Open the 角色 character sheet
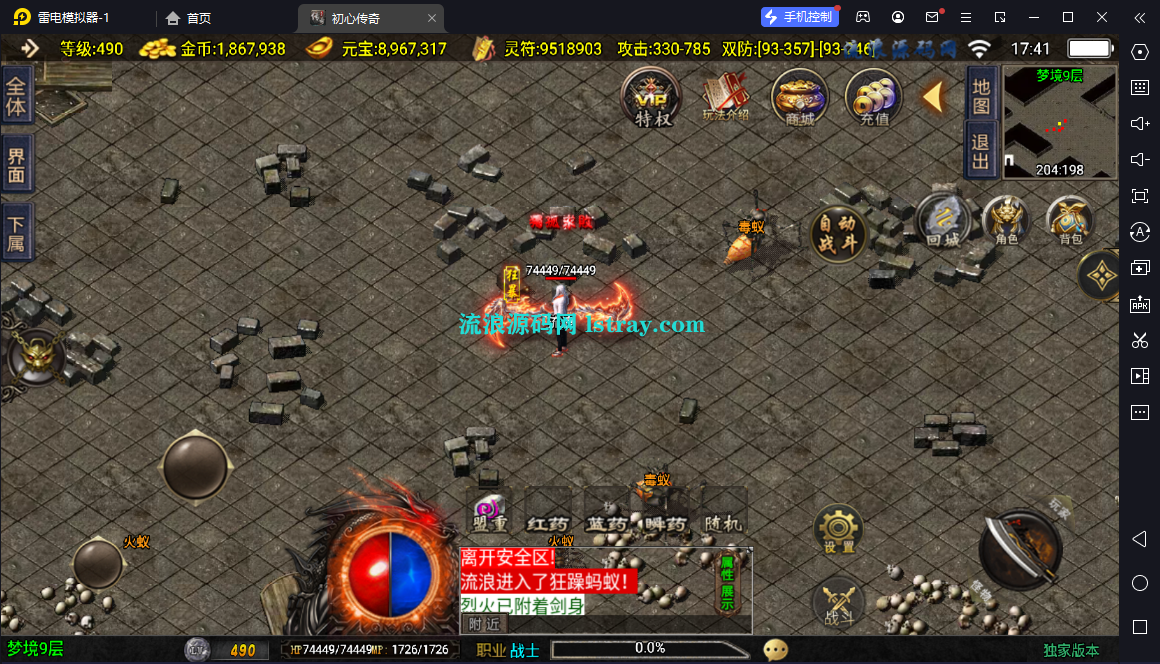Viewport: 1160px width, 664px height. click(x=1006, y=220)
